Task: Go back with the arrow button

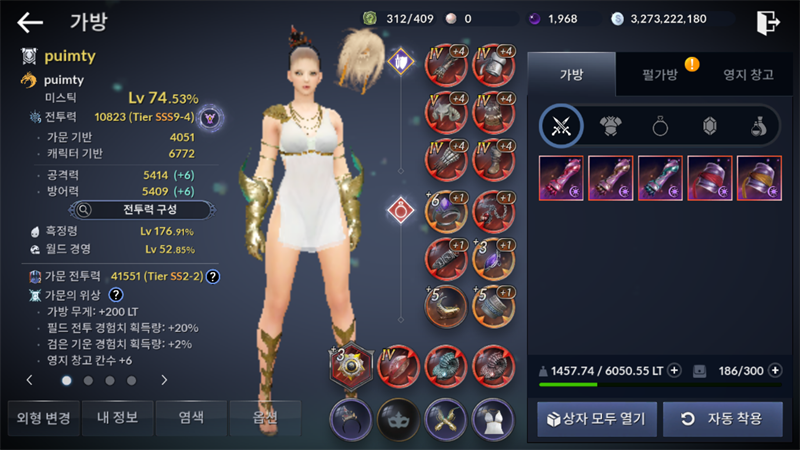Action: coord(30,22)
